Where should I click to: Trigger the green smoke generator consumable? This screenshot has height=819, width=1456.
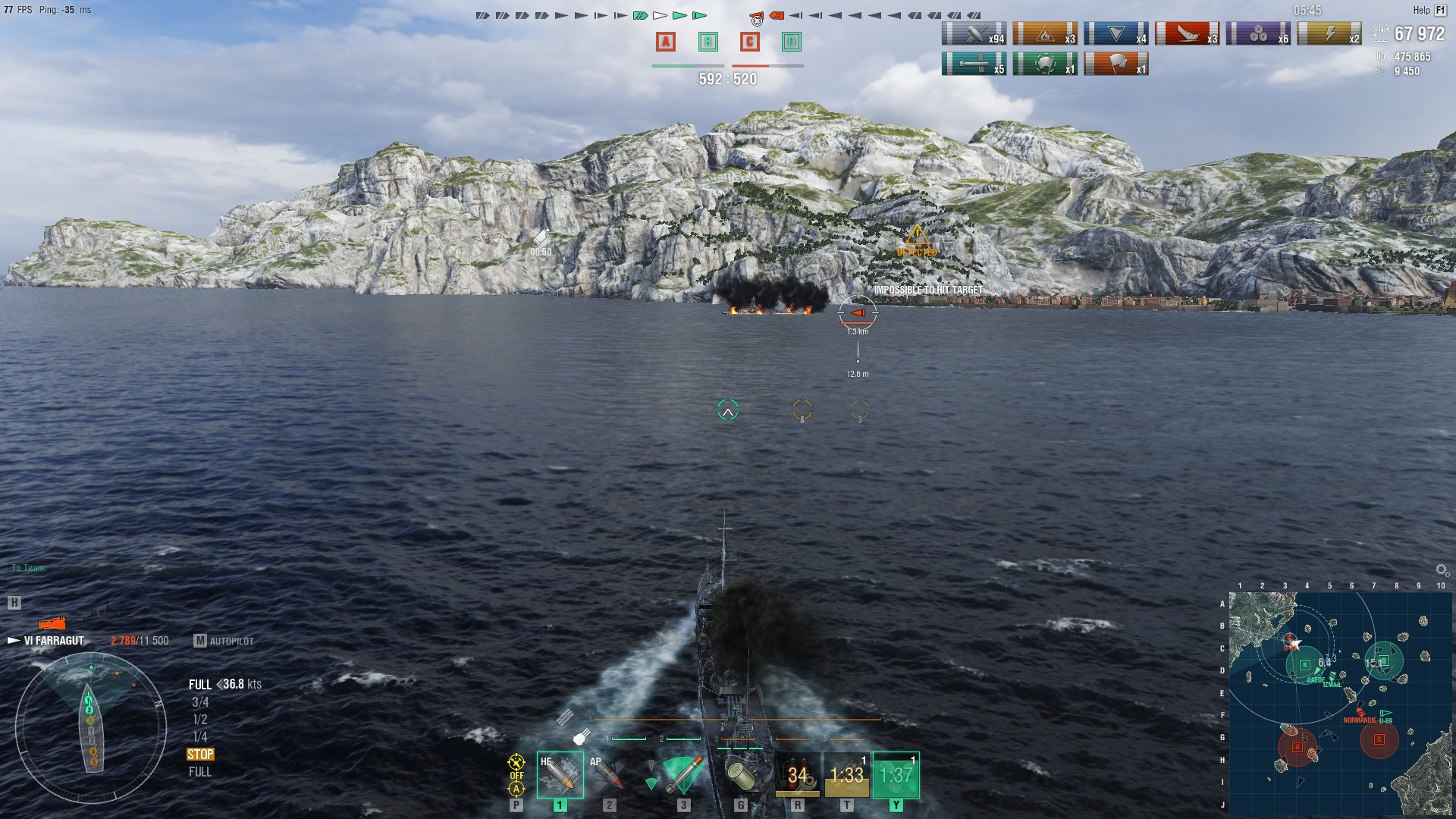click(896, 774)
